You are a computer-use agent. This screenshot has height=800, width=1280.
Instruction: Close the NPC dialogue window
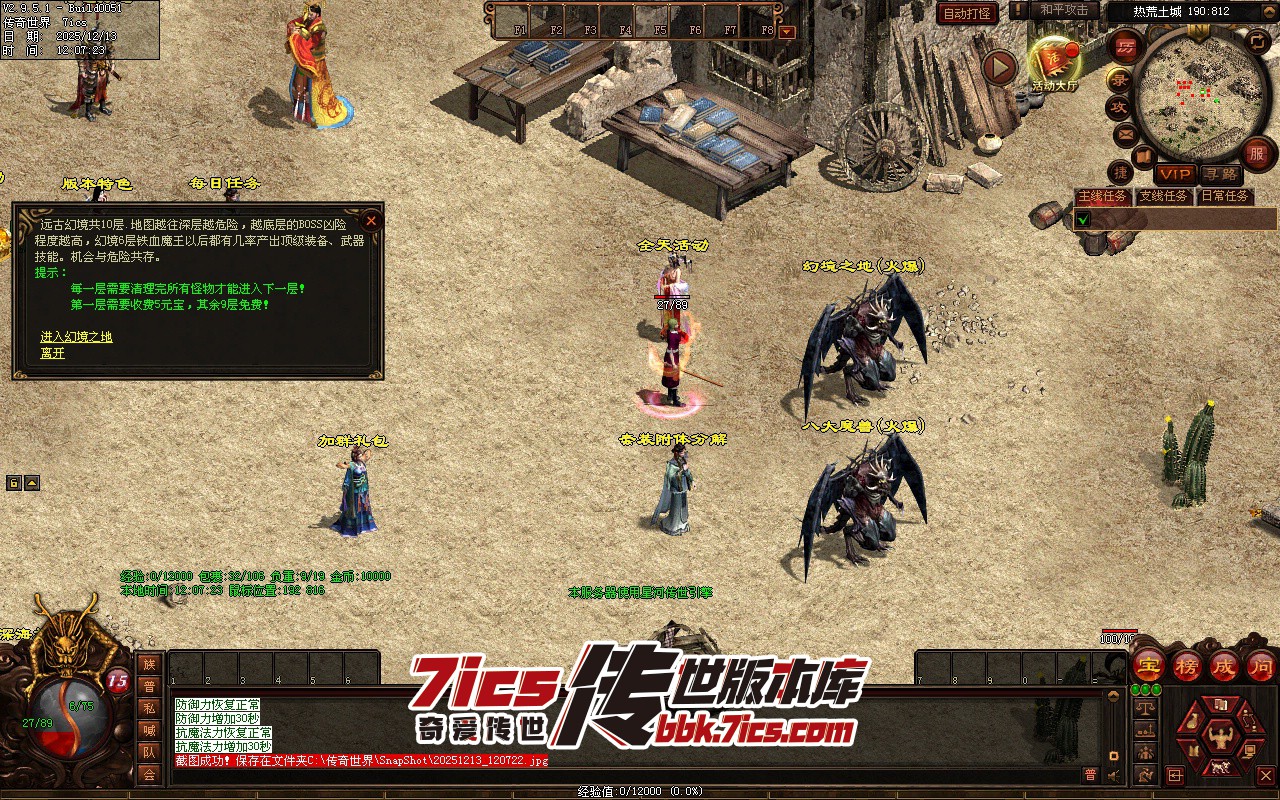pos(371,220)
